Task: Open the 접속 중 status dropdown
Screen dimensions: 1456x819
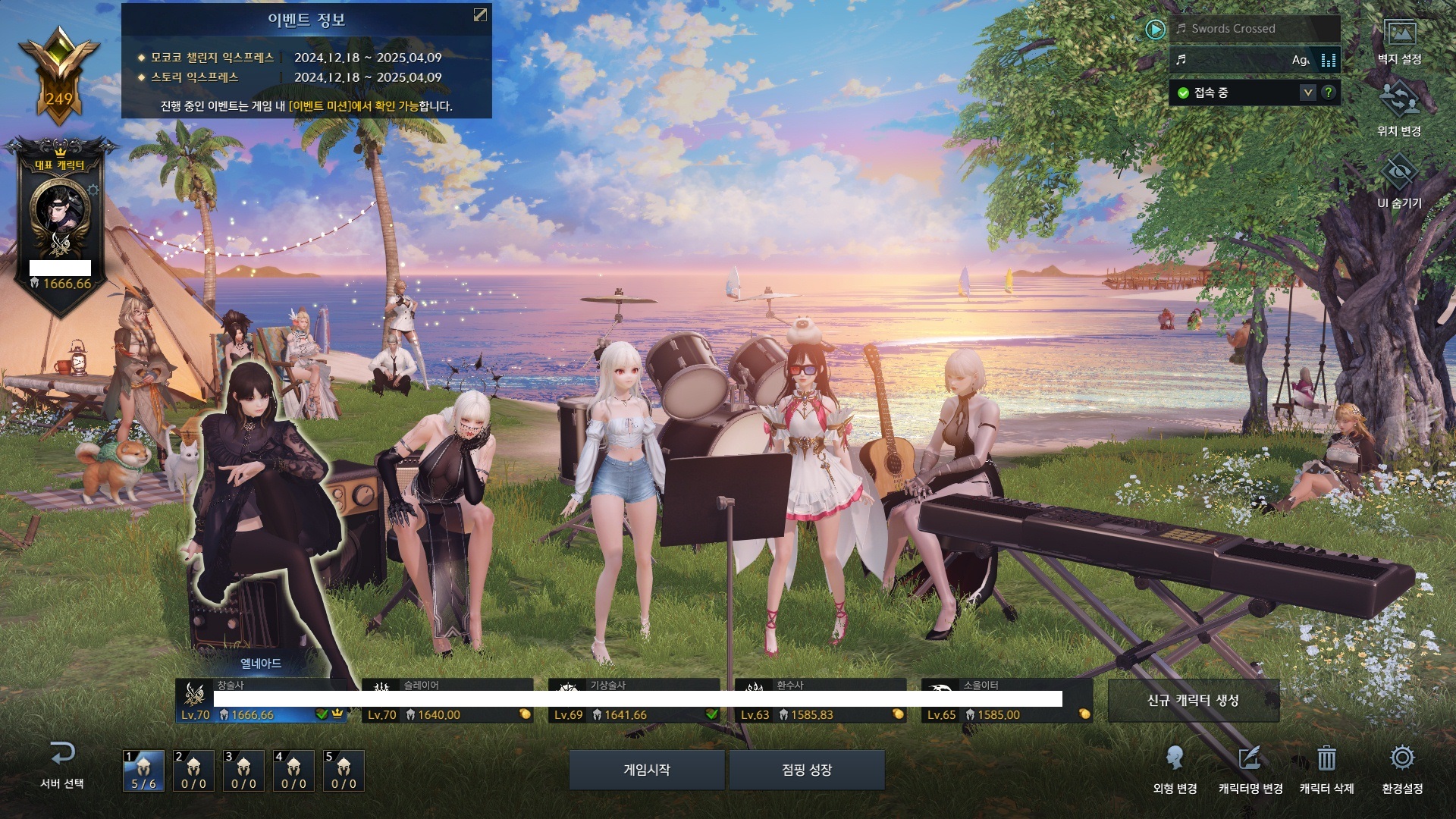Action: coord(1307,93)
